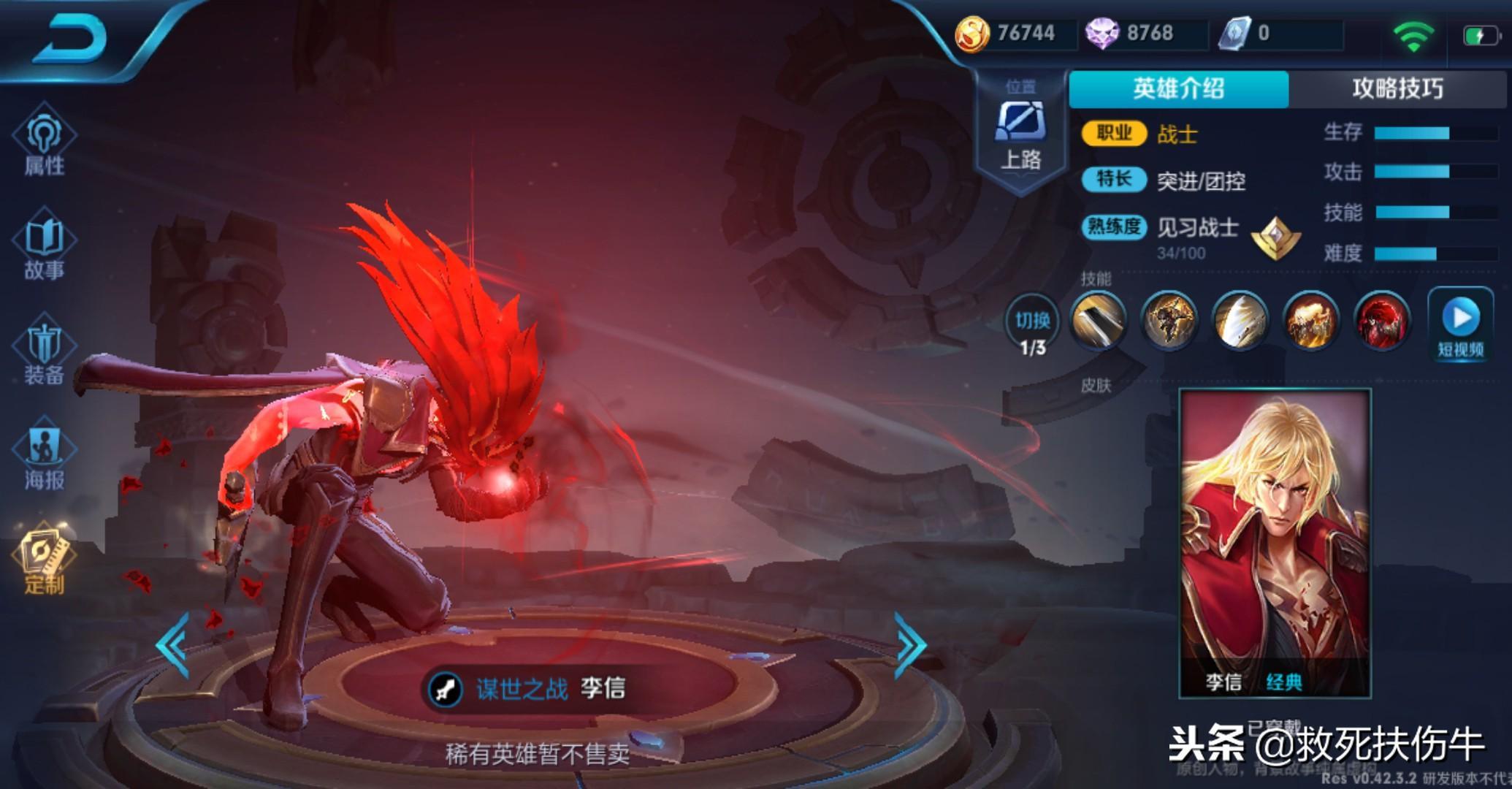This screenshot has width=1512, height=789.
Task: Switch to the 攻略技巧 tab
Action: click(x=1397, y=89)
